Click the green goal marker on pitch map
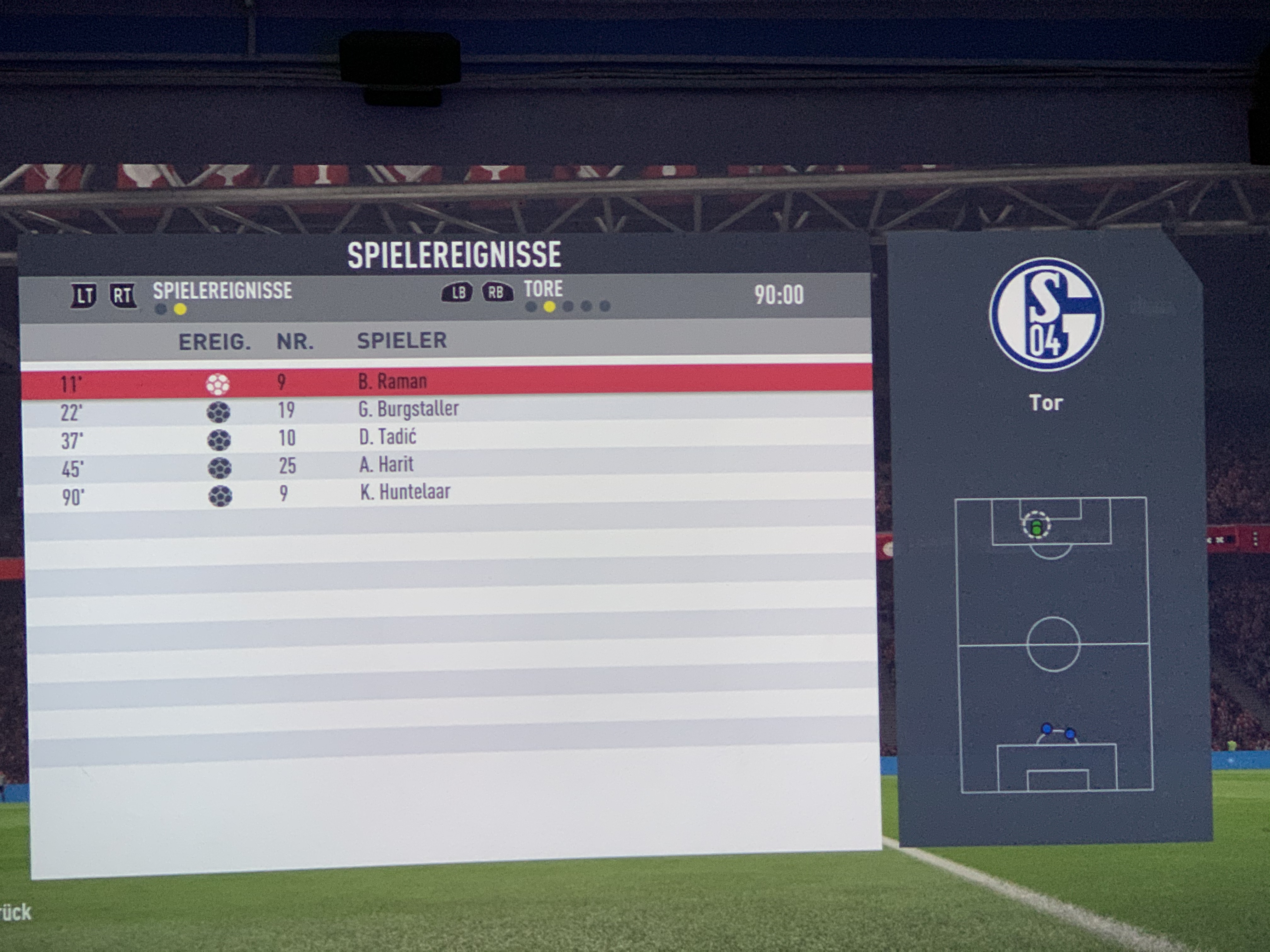 pos(1036,527)
